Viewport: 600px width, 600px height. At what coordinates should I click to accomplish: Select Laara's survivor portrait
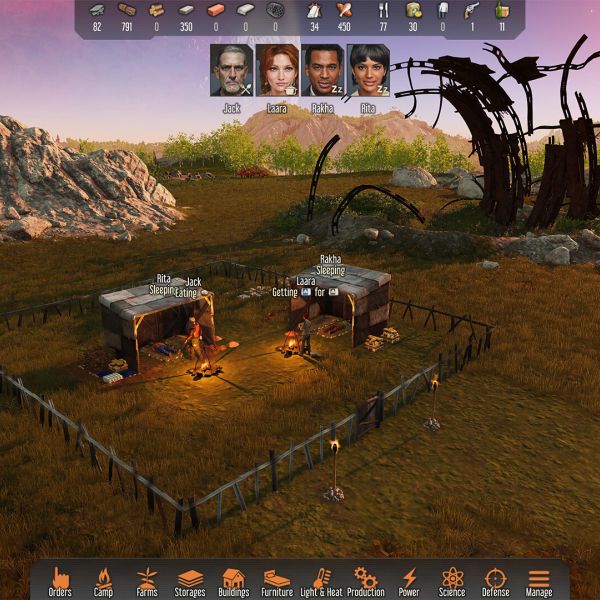click(x=277, y=70)
